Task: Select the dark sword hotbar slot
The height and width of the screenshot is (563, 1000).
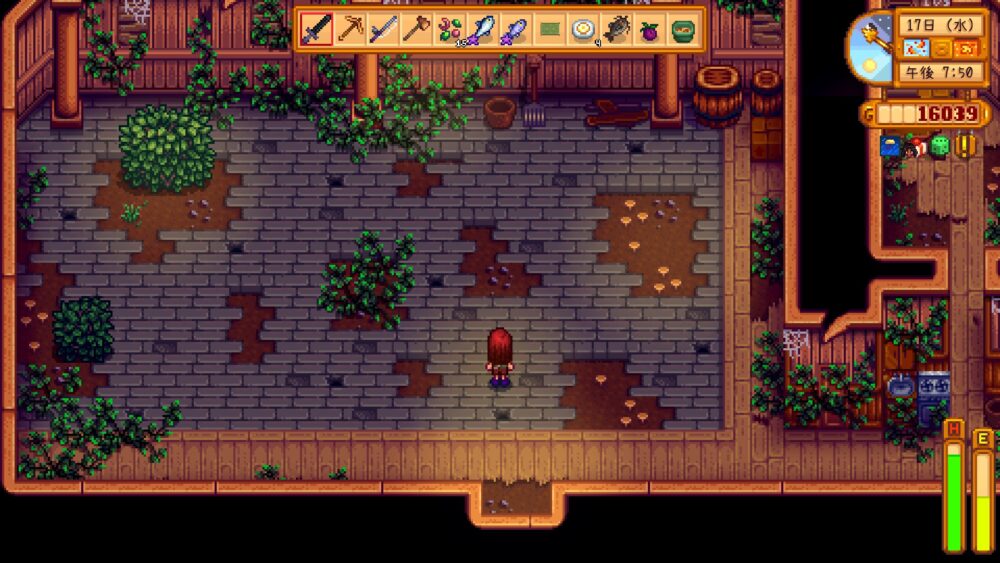Action: tap(317, 29)
